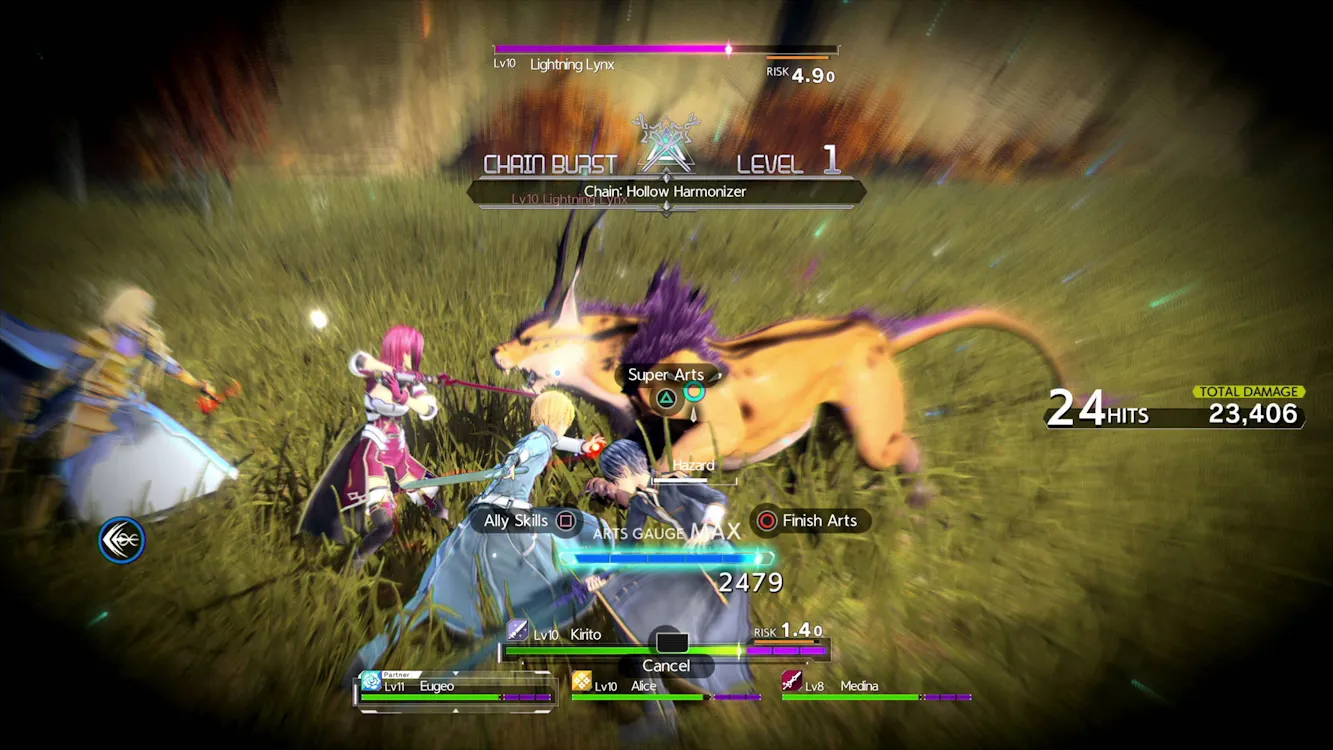Pick Medina's party member panel
The width and height of the screenshot is (1333, 750).
(876, 688)
